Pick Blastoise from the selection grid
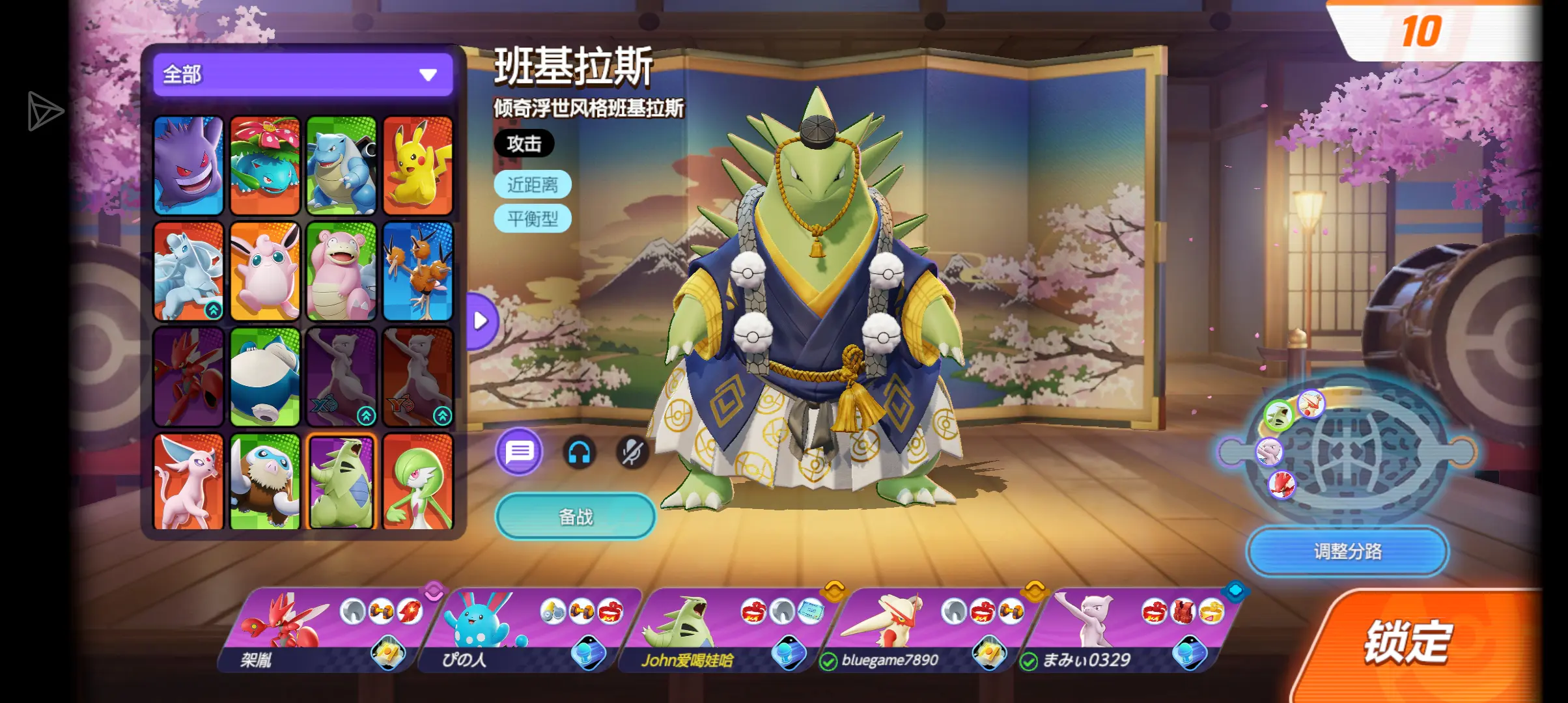The width and height of the screenshot is (1568, 703). click(341, 165)
